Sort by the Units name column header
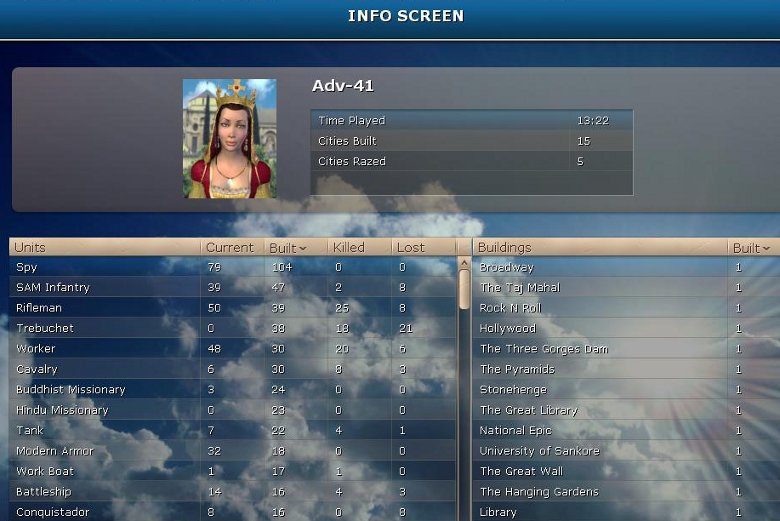The height and width of the screenshot is (521, 780). (100, 247)
